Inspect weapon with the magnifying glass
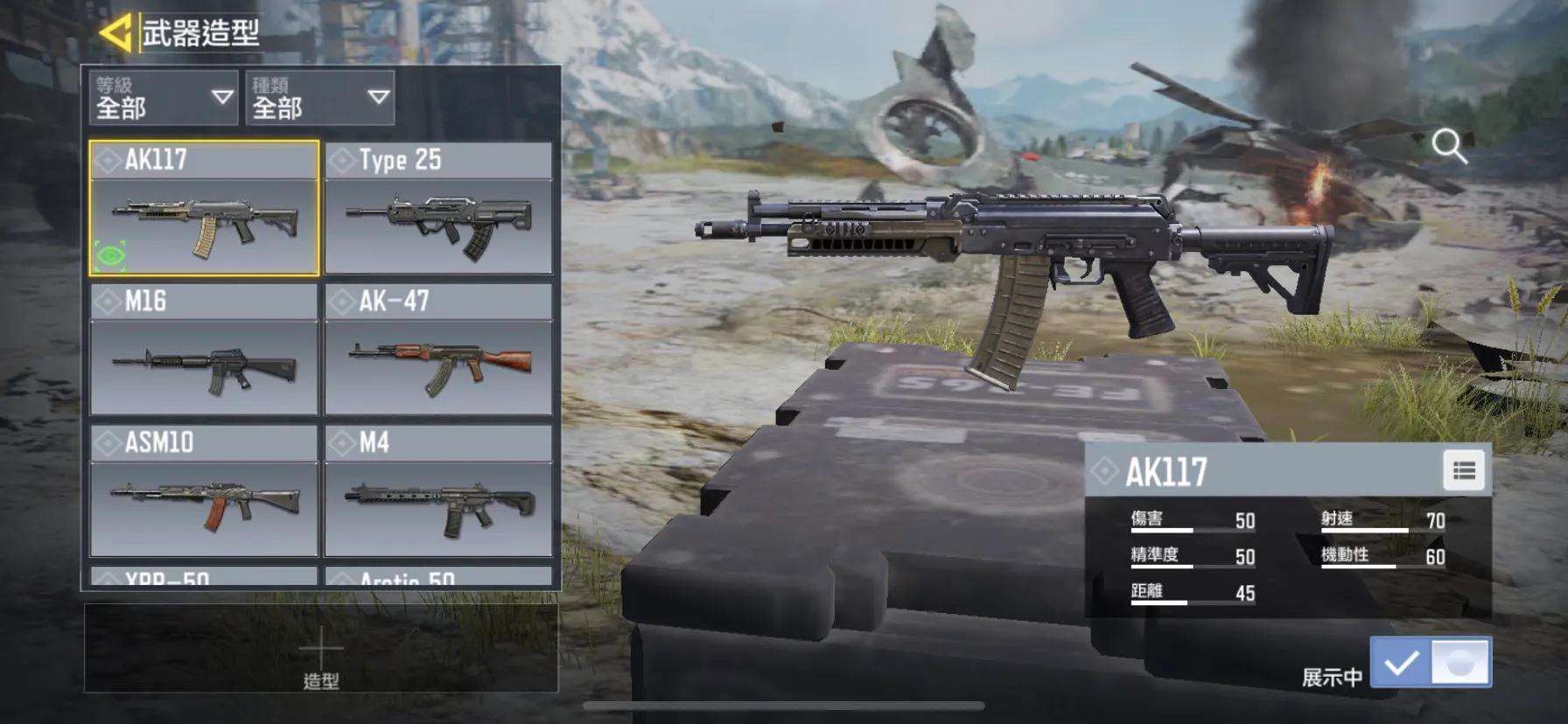This screenshot has height=724, width=1568. pyautogui.click(x=1449, y=146)
